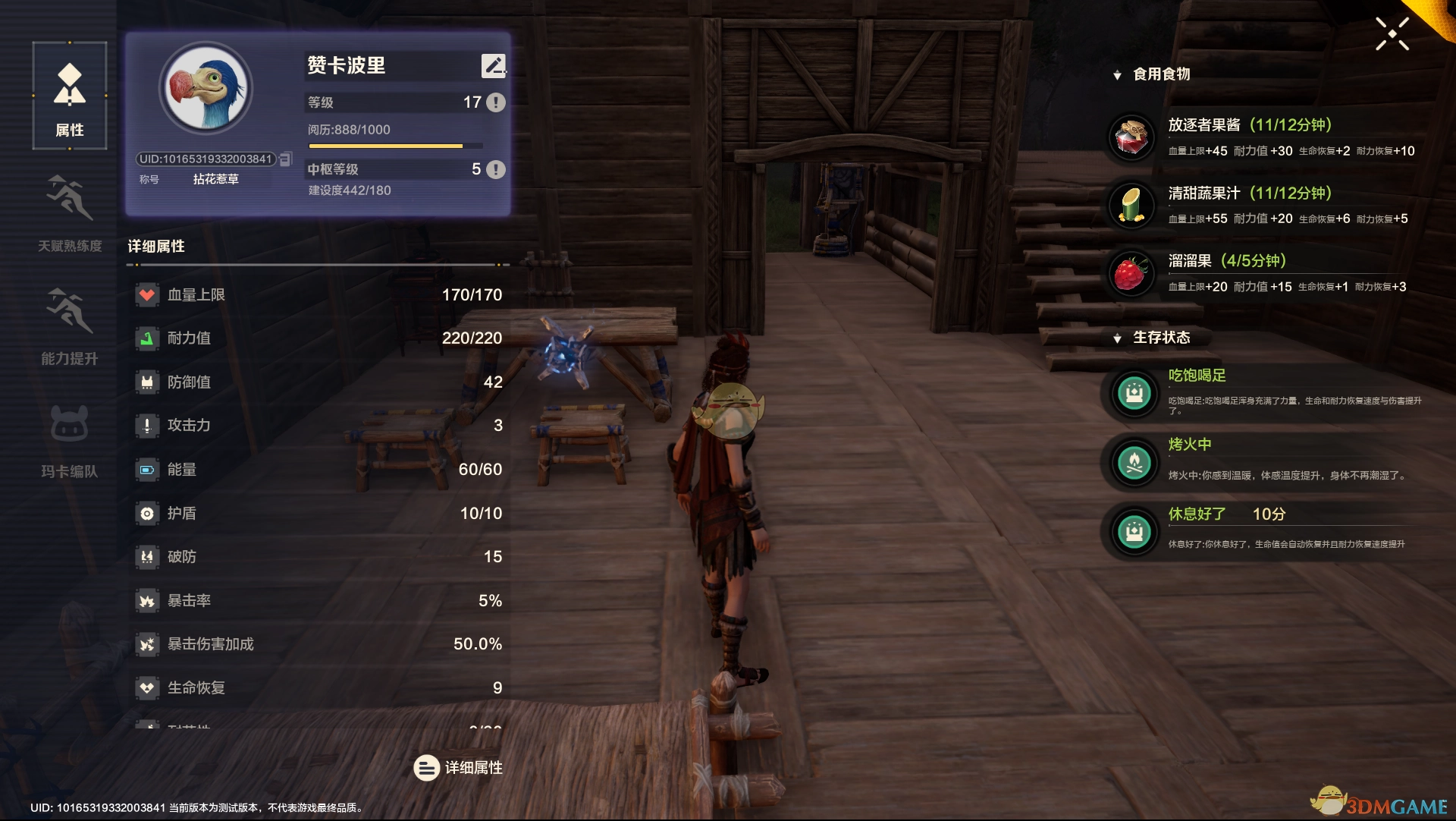Open the 详细属性 button at the bottom

point(458,768)
